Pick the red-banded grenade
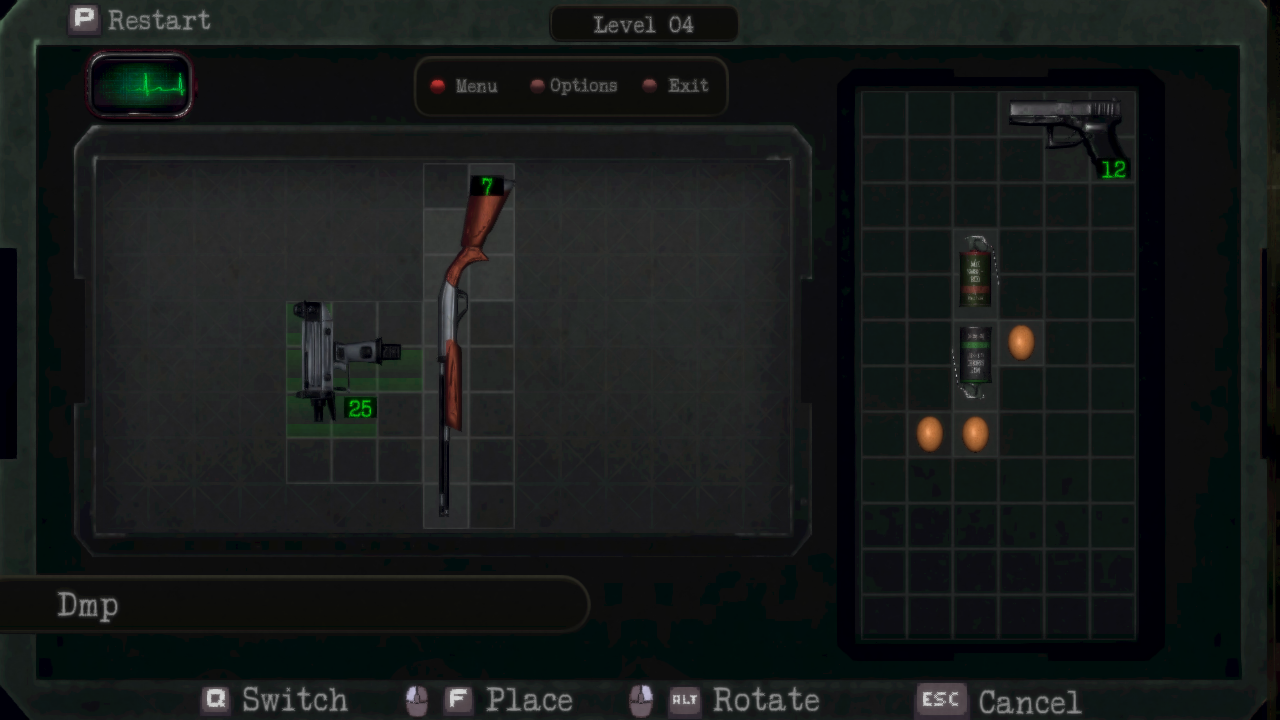Viewport: 1280px width, 720px height. point(975,272)
